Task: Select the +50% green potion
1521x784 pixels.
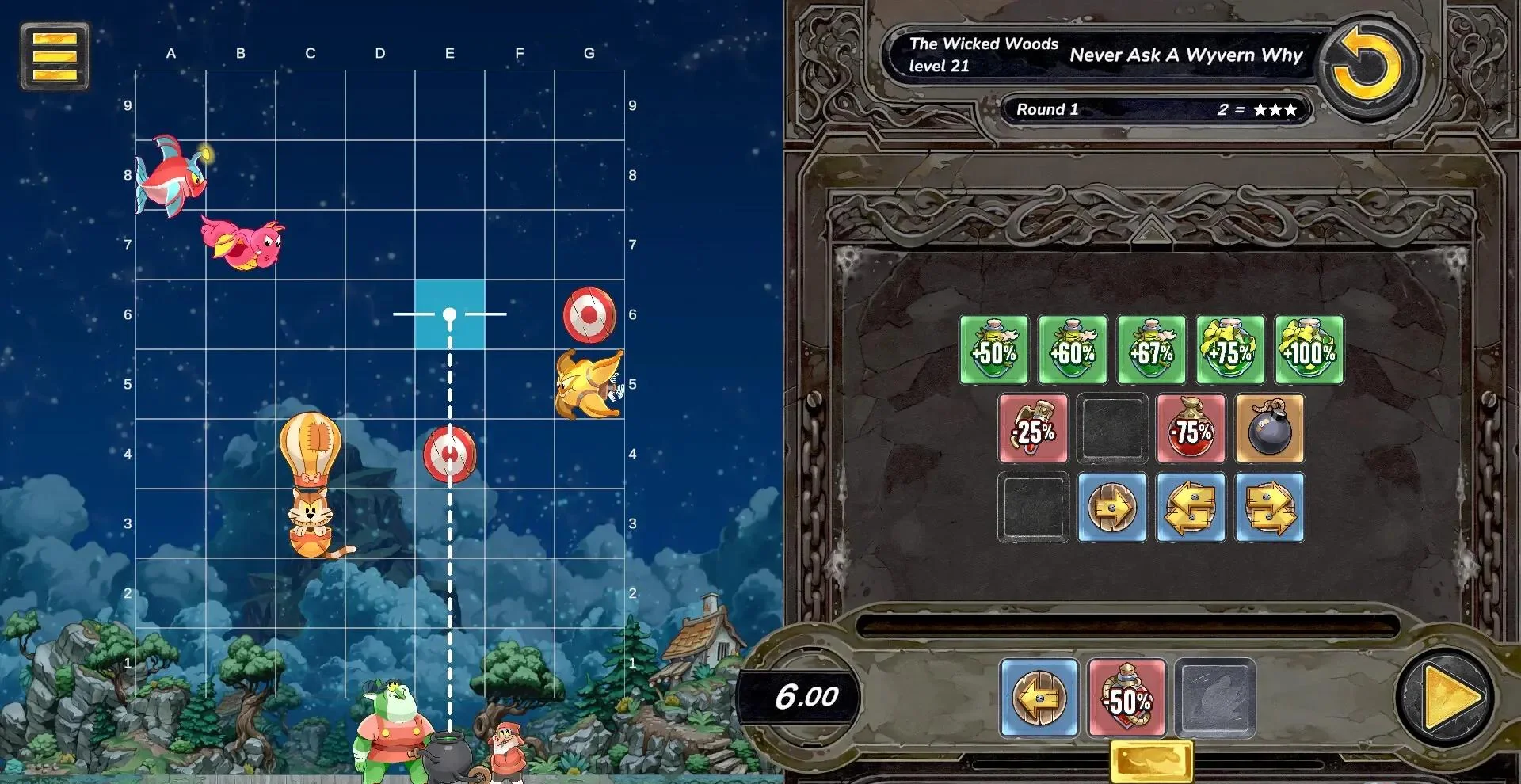Action: (993, 350)
